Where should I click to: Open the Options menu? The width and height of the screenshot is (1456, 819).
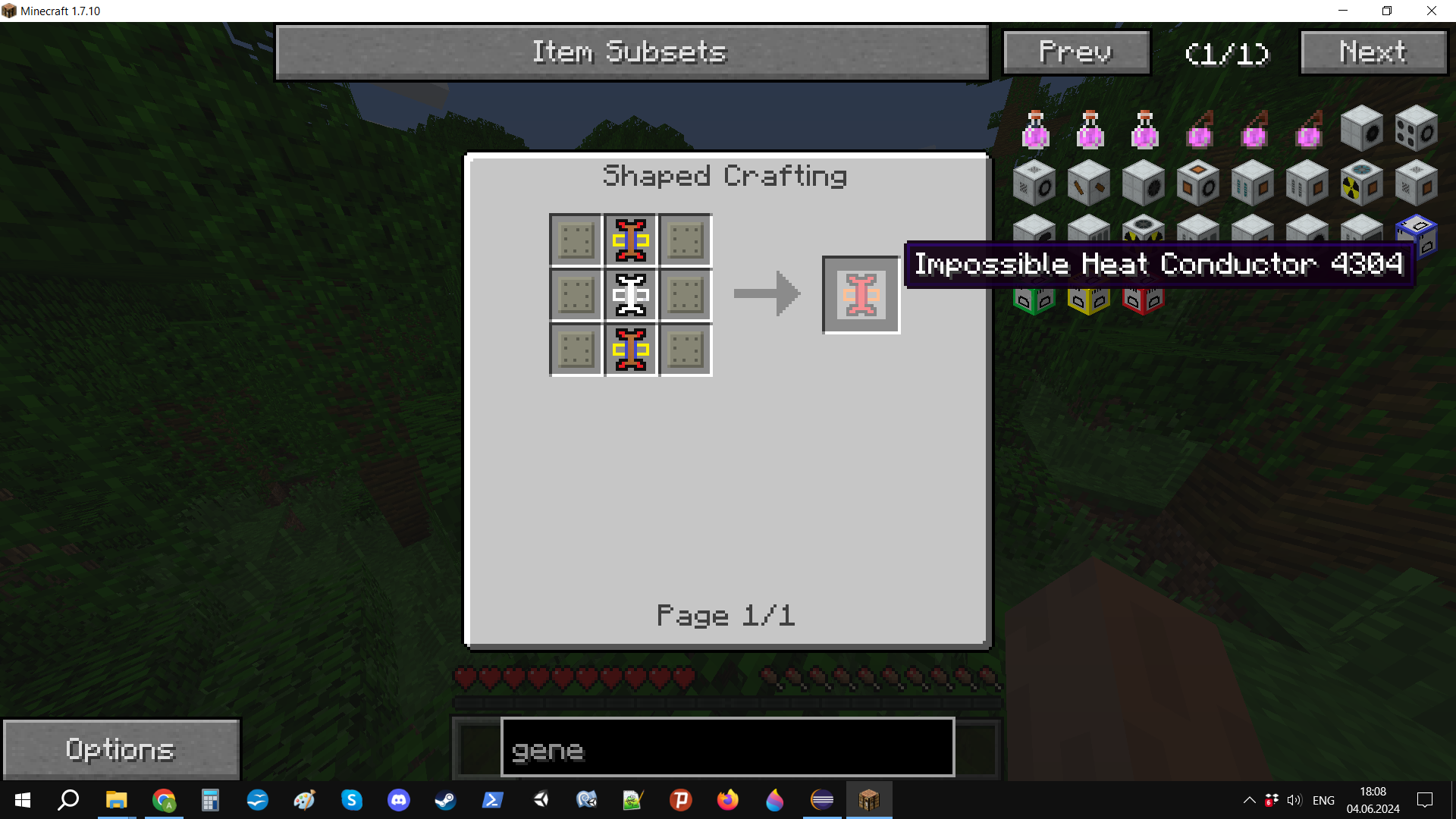(x=121, y=749)
